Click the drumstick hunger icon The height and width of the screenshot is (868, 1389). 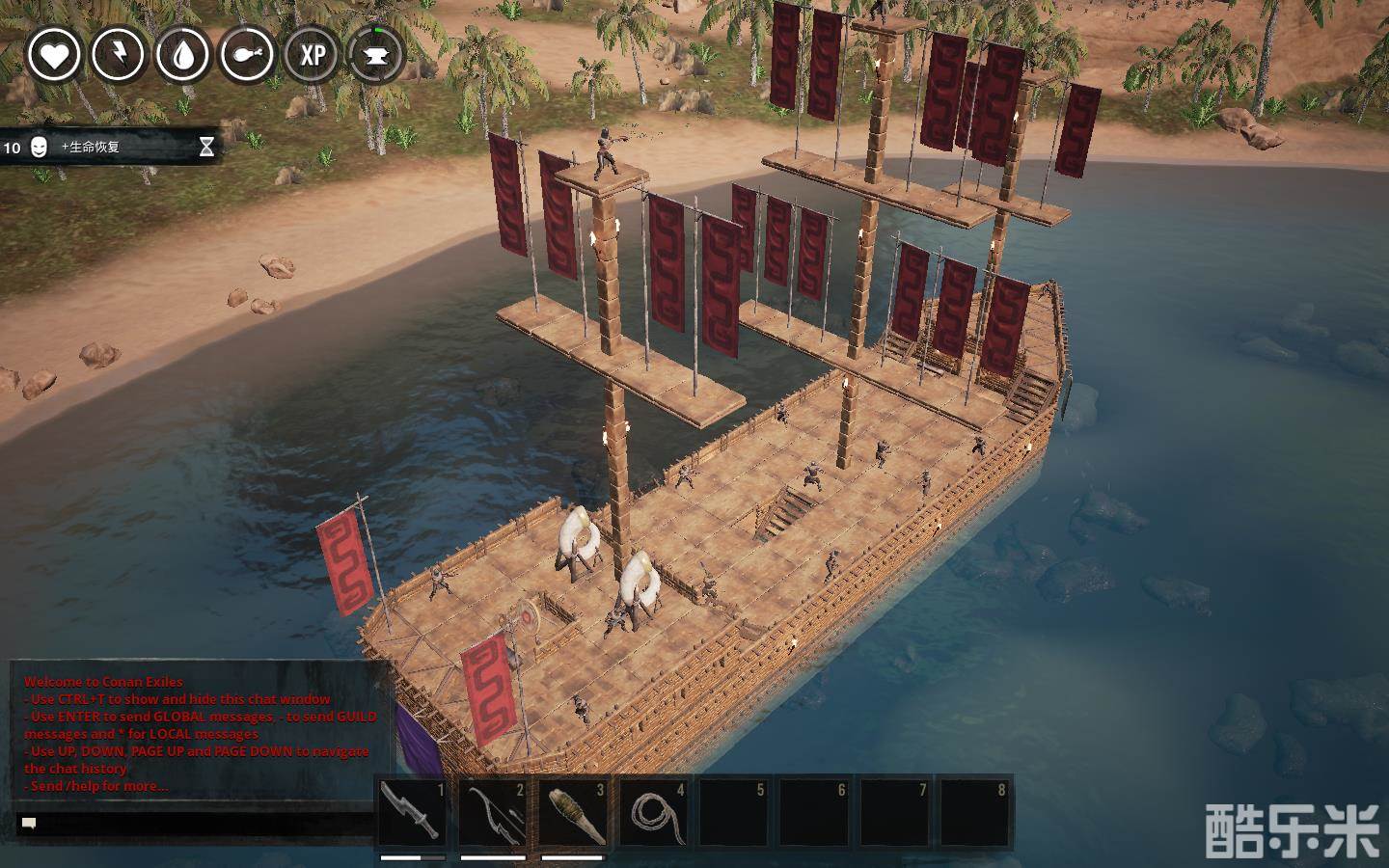(x=247, y=54)
